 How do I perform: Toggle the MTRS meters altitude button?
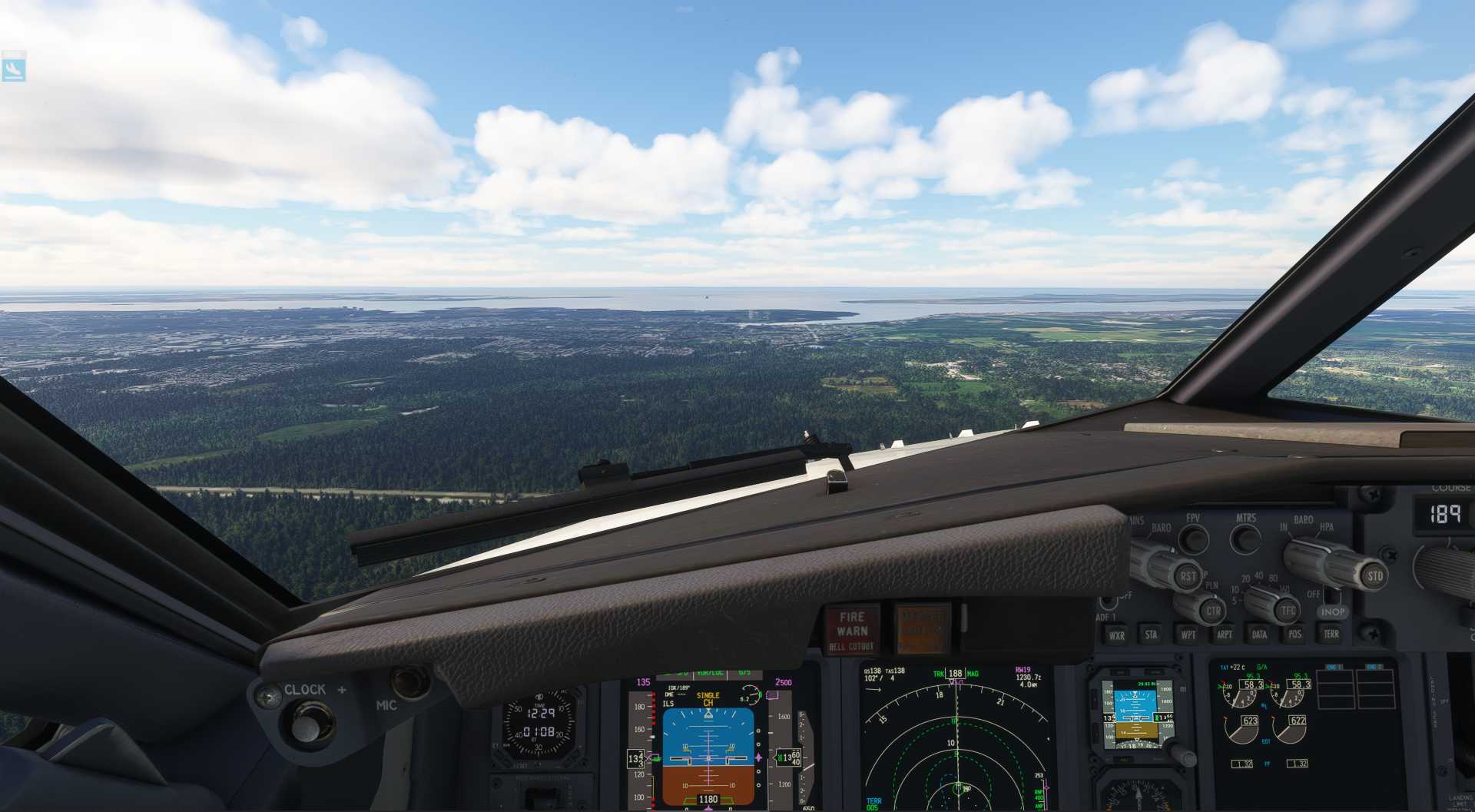[1245, 539]
